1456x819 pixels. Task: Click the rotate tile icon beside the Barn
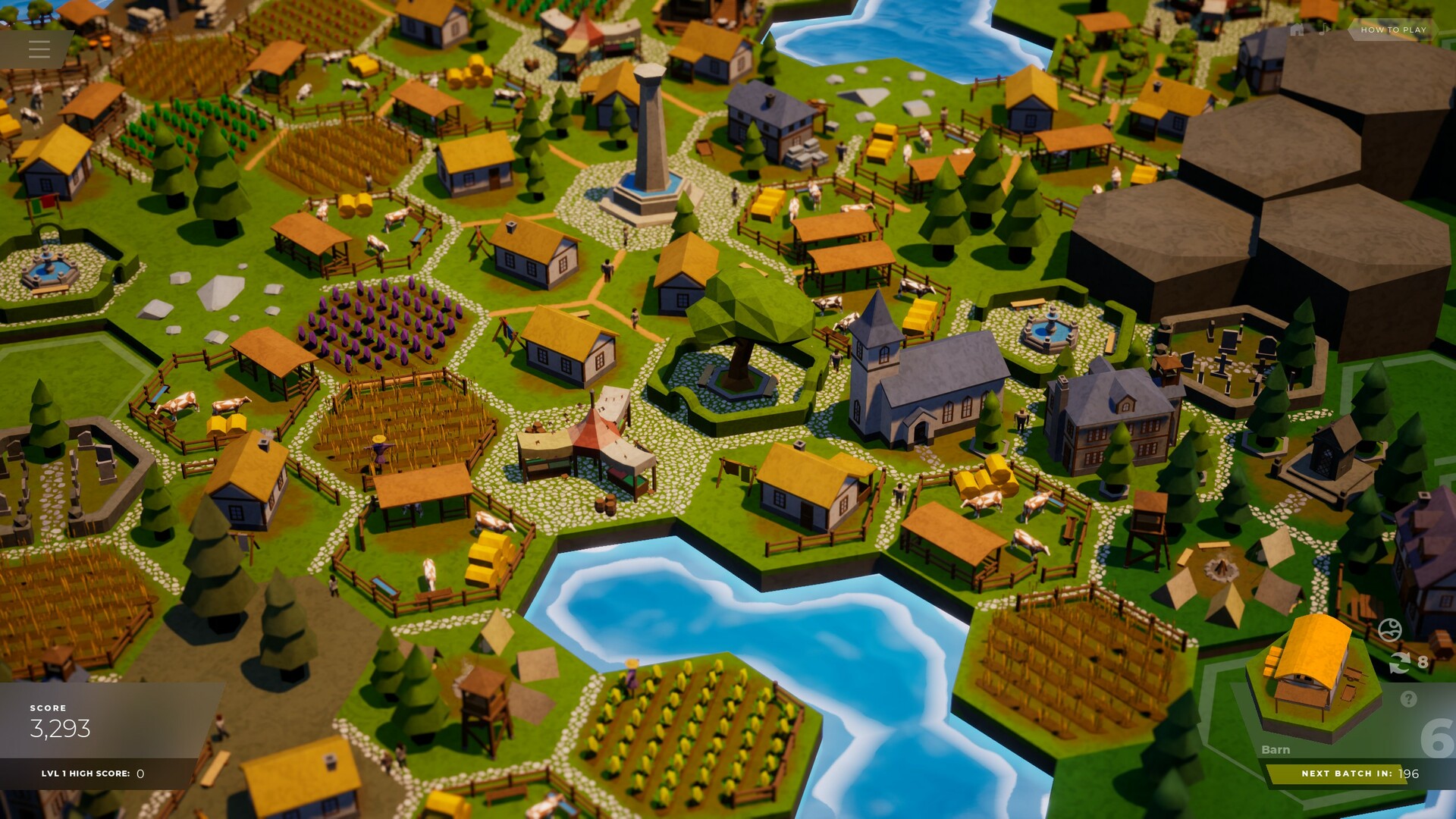coord(1400,664)
